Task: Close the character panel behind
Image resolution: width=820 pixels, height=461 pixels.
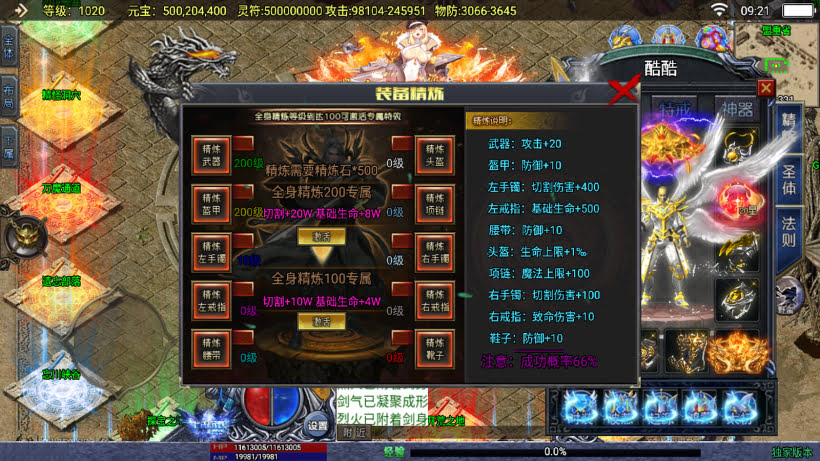Action: (x=766, y=88)
